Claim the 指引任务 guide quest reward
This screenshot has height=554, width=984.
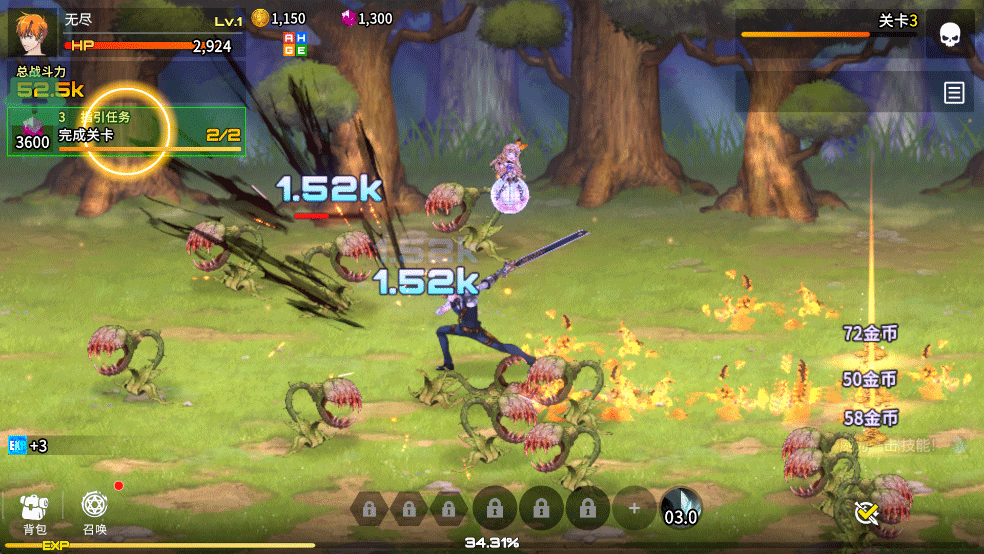tap(126, 133)
